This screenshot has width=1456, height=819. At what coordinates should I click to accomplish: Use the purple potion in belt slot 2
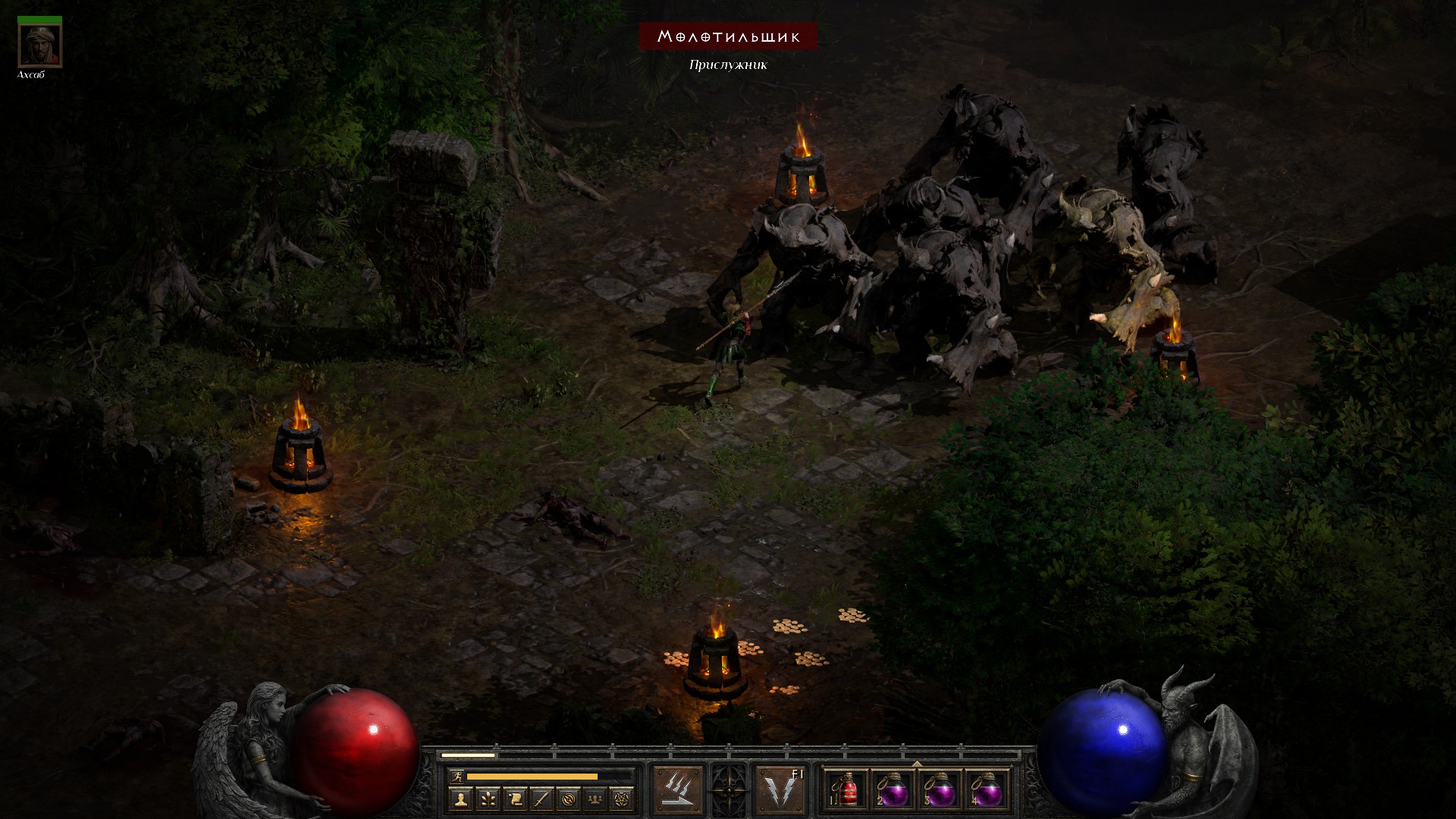893,790
